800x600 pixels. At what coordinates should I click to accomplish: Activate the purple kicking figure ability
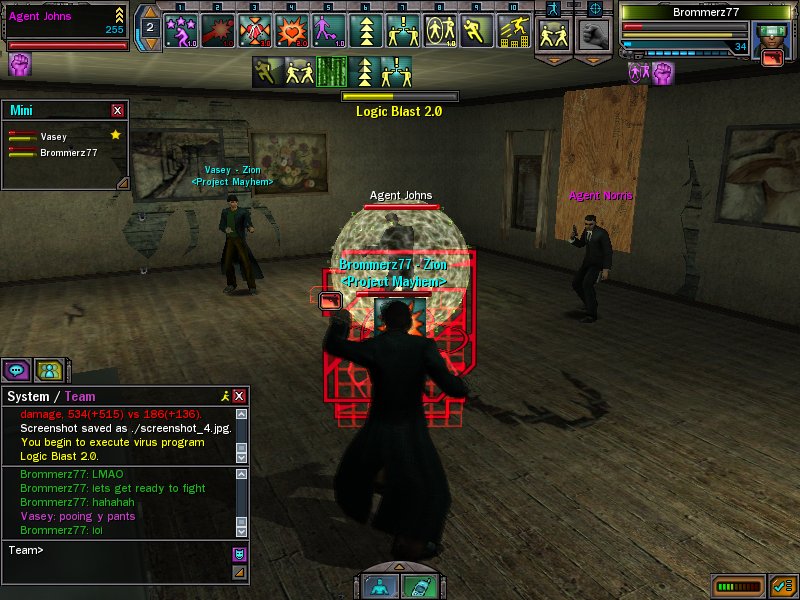tap(328, 31)
